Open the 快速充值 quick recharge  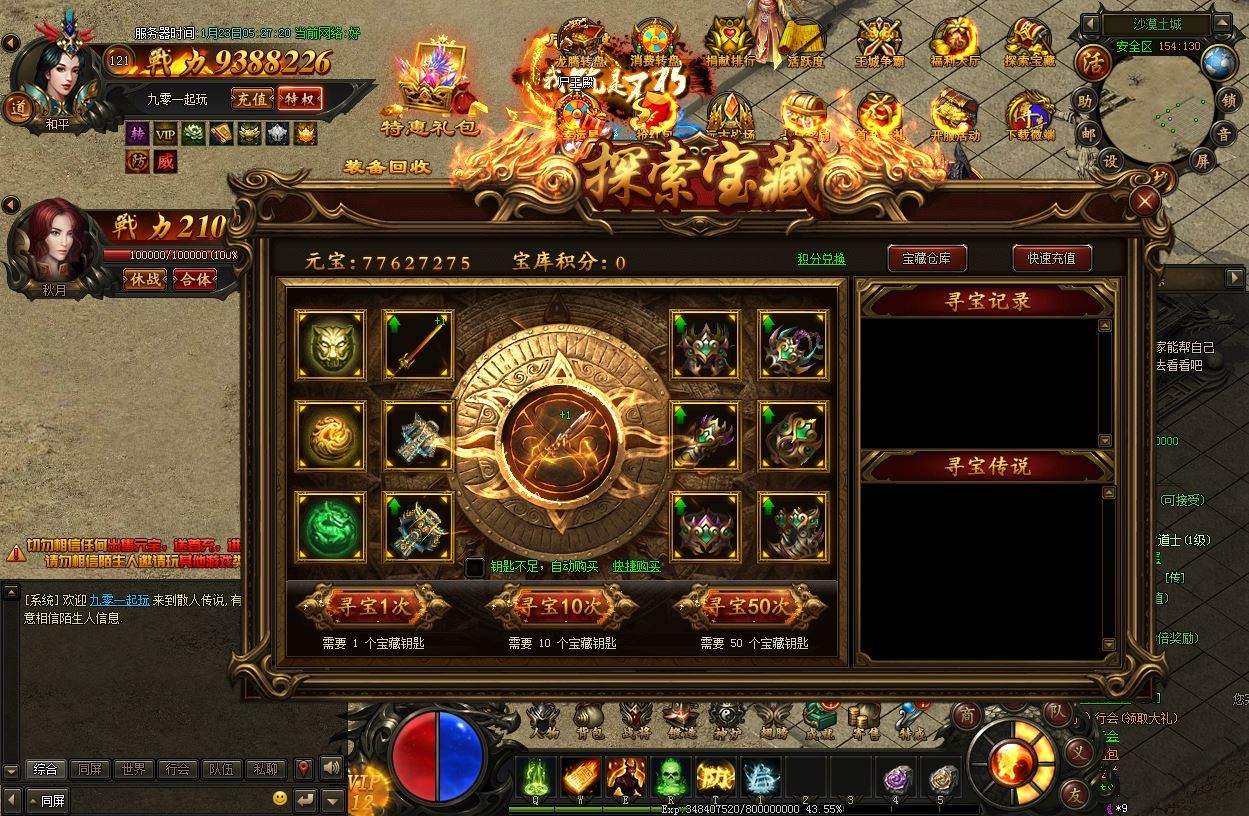pyautogui.click(x=1050, y=258)
